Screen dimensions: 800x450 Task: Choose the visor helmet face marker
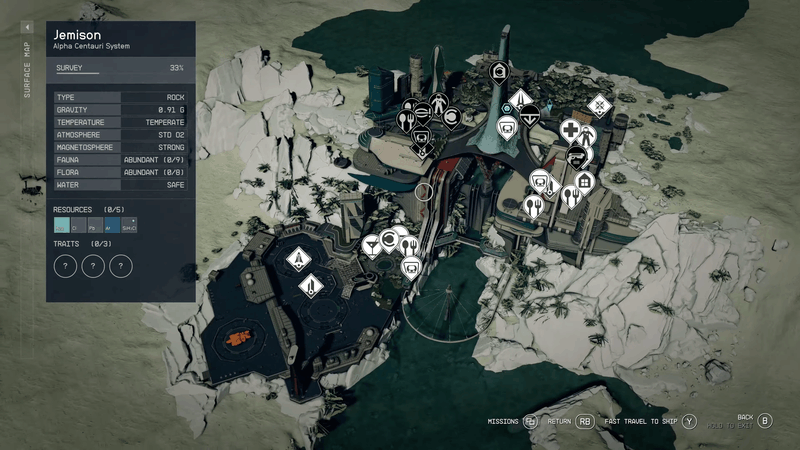[x=575, y=155]
